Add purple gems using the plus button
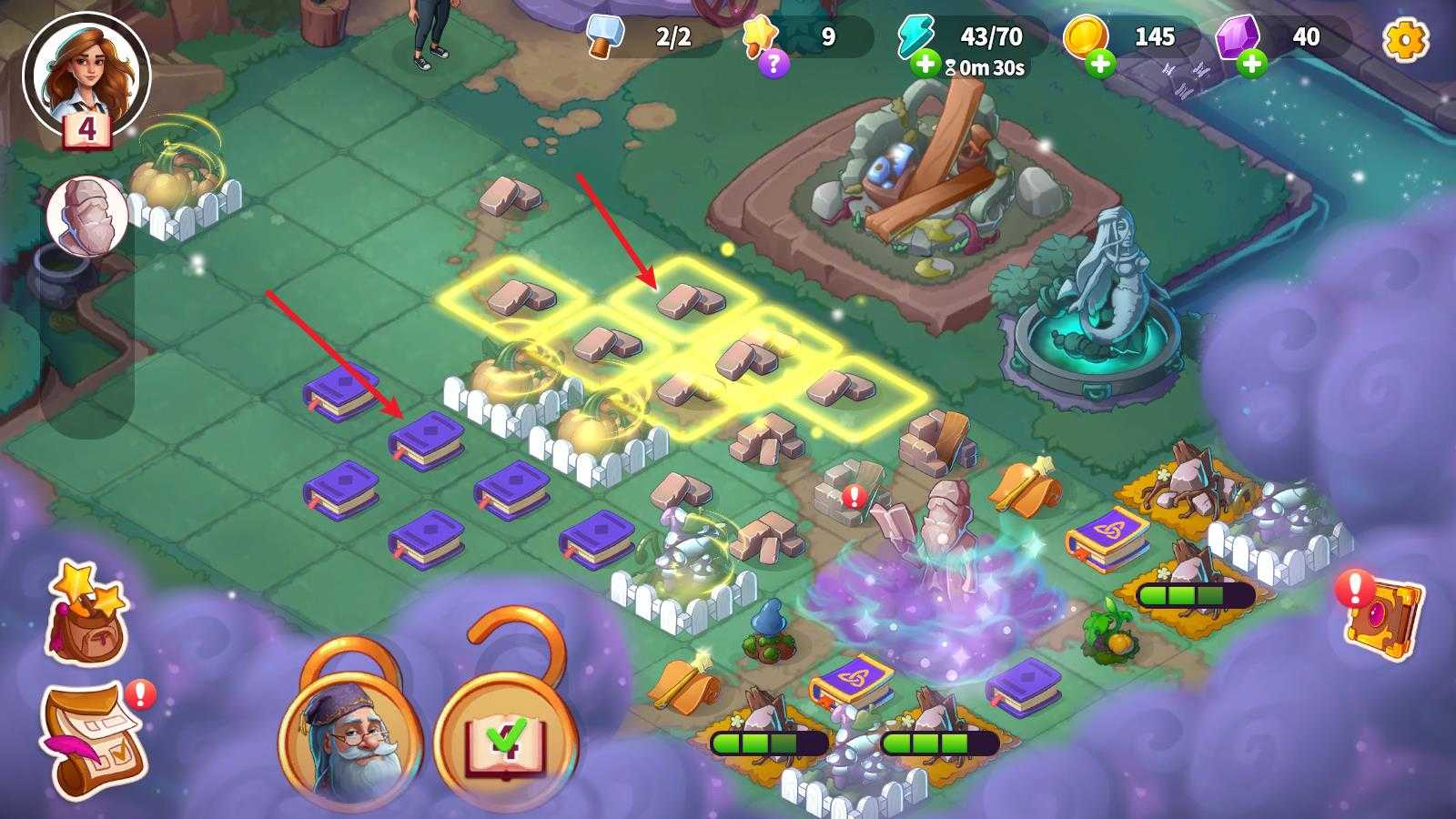Image resolution: width=1456 pixels, height=819 pixels. coord(1252,64)
